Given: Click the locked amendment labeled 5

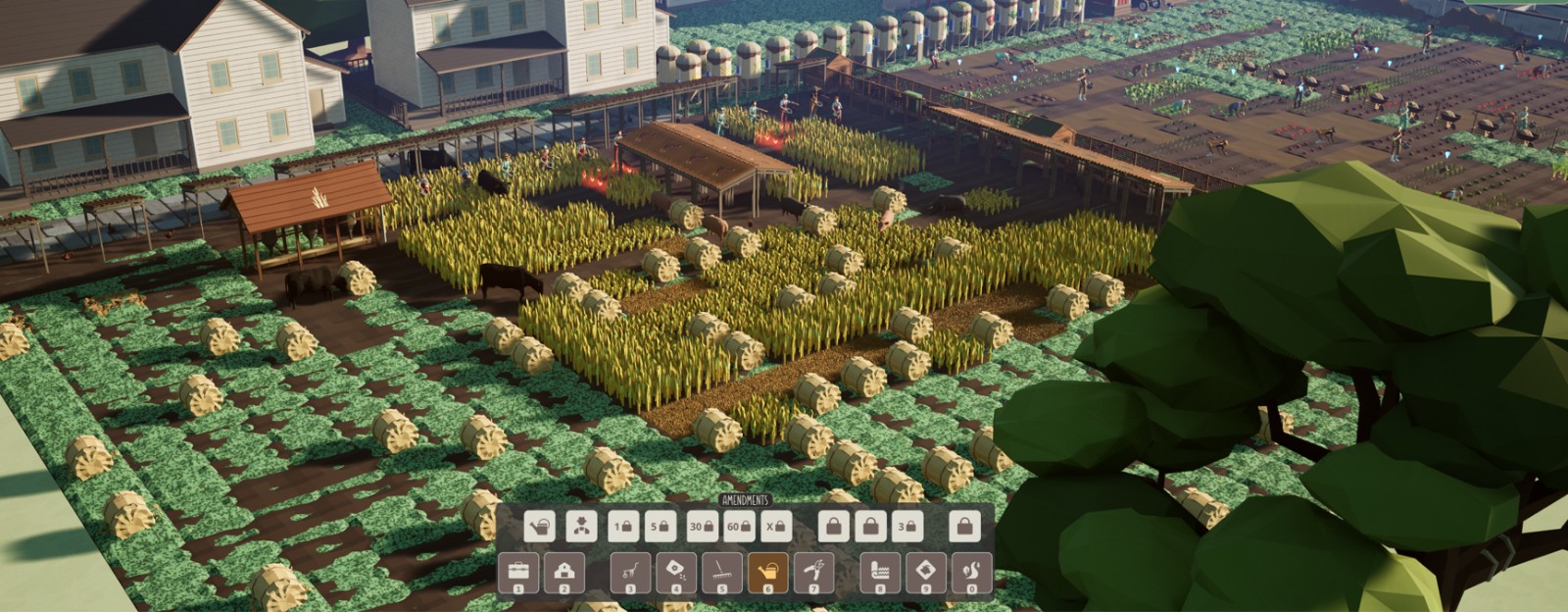Looking at the screenshot, I should coord(660,527).
